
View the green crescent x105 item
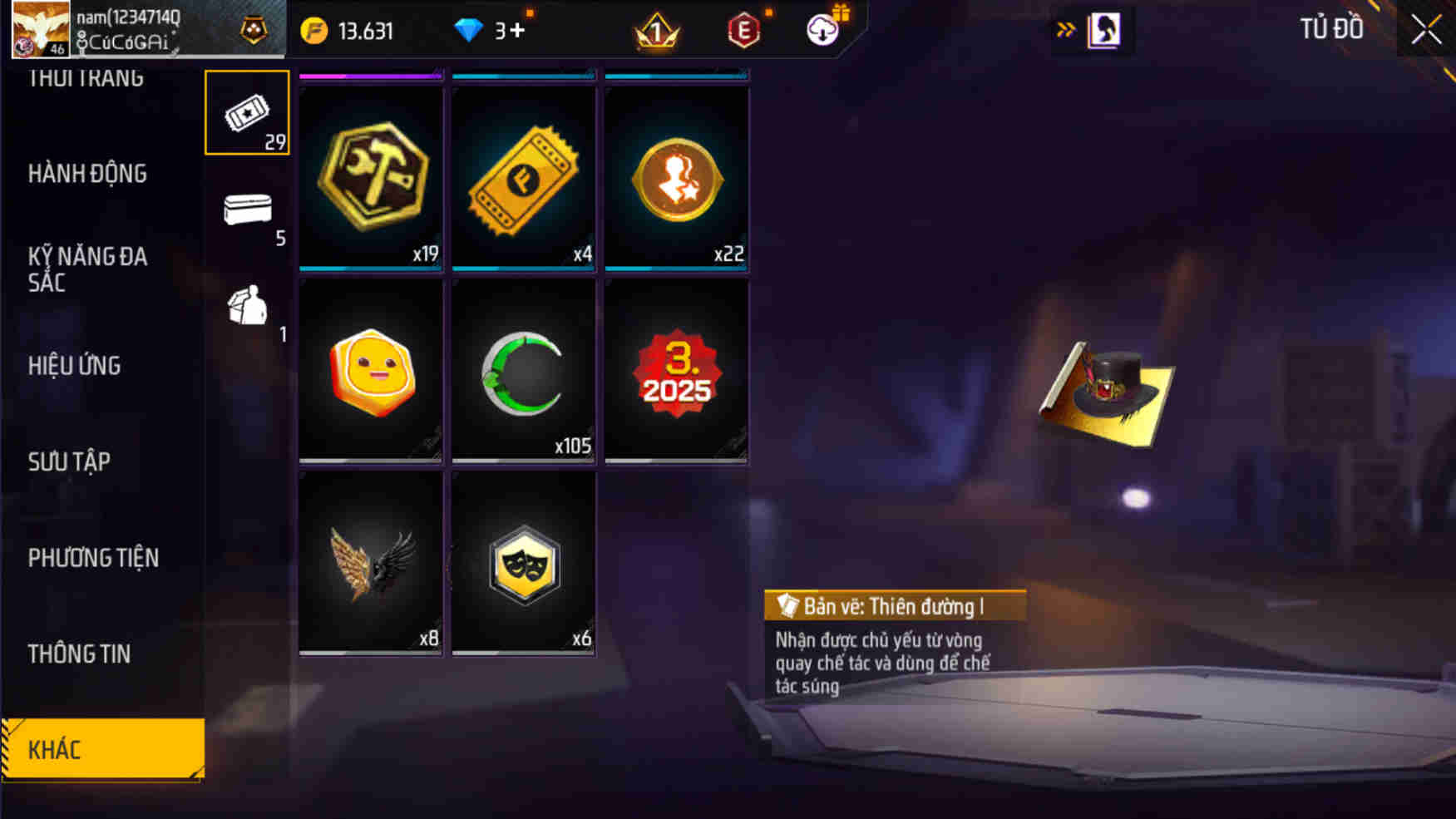[x=522, y=370]
